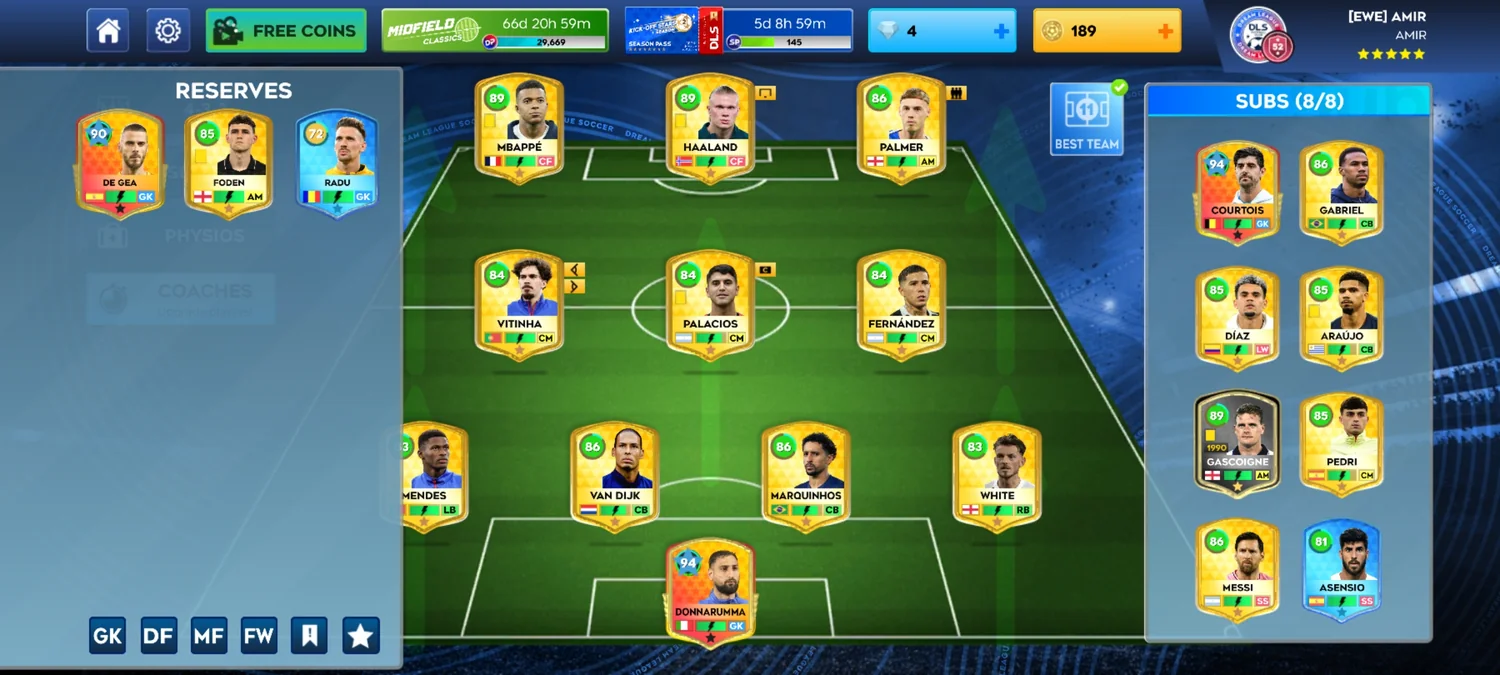This screenshot has width=1500, height=675.
Task: Filter reserves by DF
Action: [x=158, y=635]
